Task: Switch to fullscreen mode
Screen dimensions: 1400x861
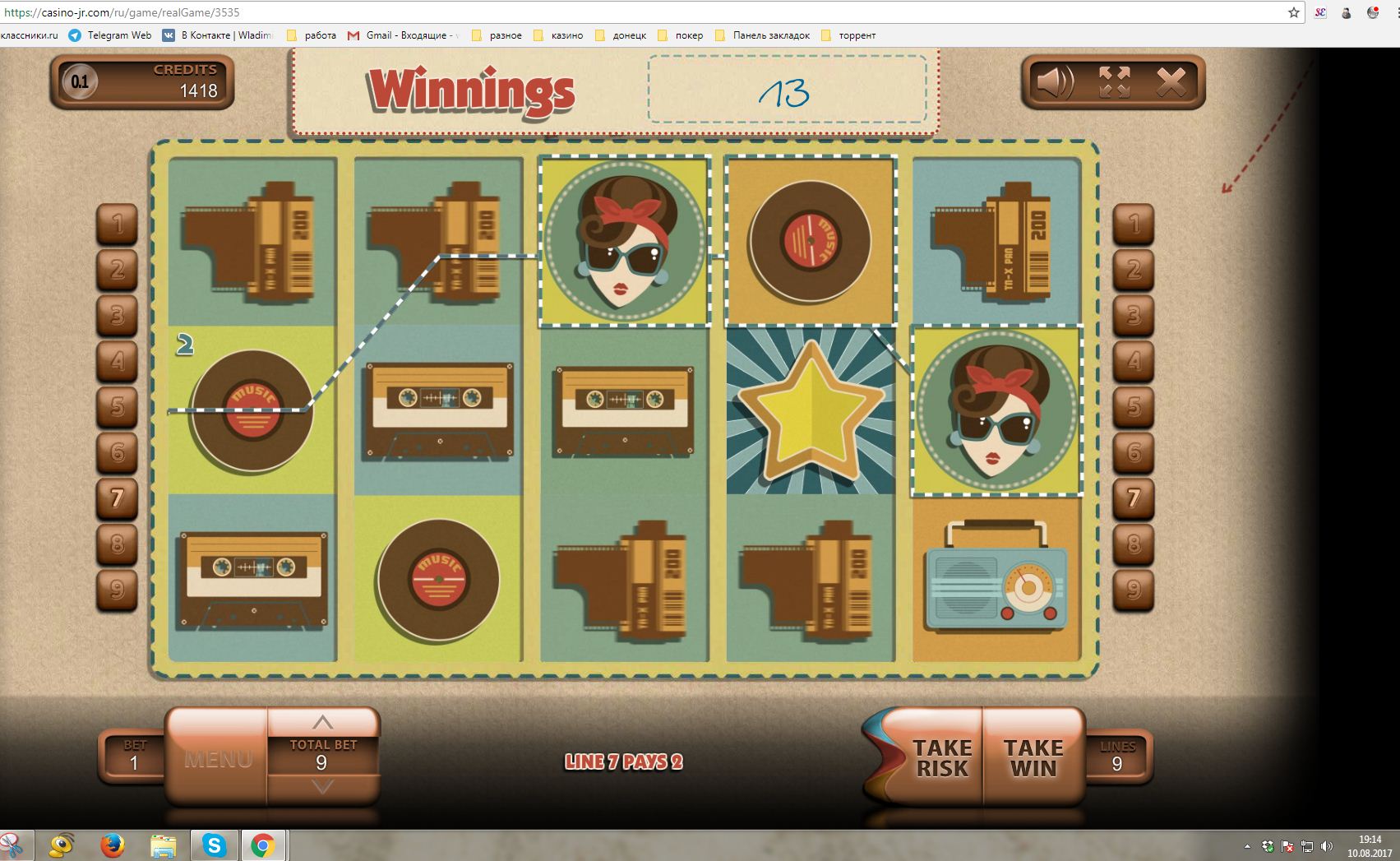Action: [x=1114, y=82]
